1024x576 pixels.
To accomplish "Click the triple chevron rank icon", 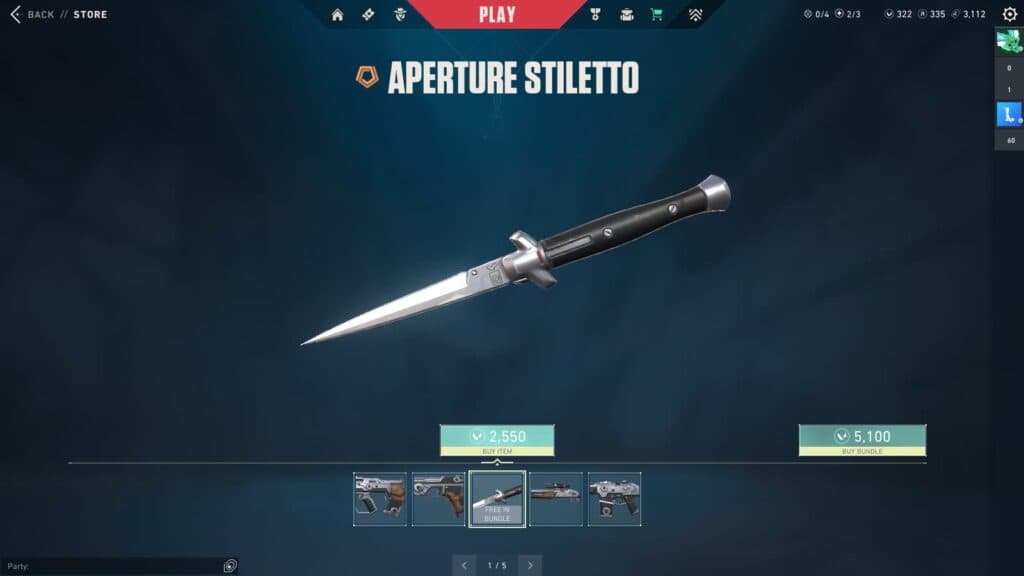I will click(695, 14).
